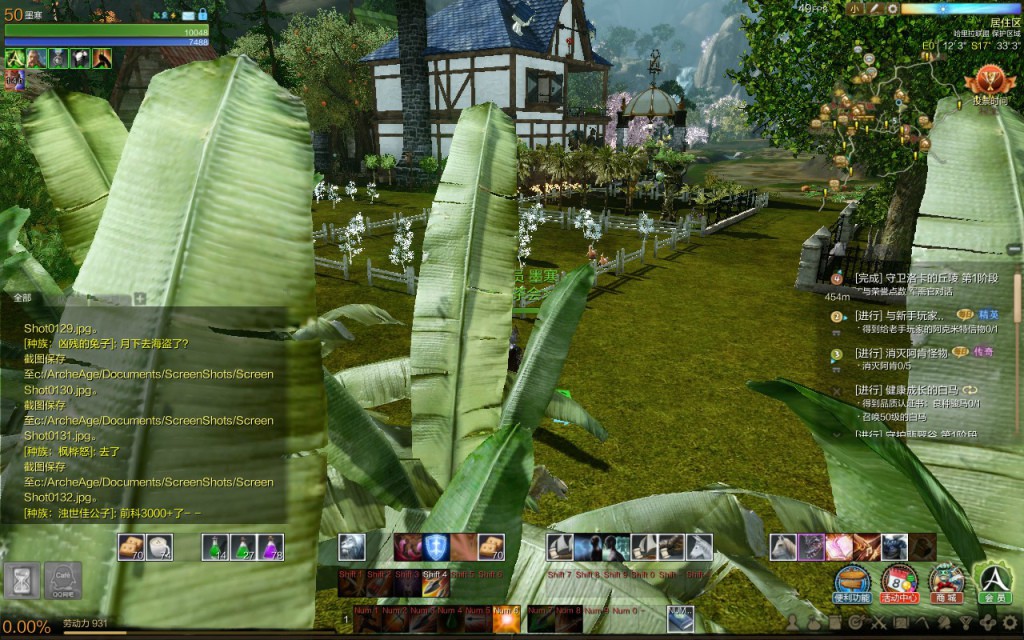Use the coffee cup item slot
The height and width of the screenshot is (640, 1024).
point(159,547)
